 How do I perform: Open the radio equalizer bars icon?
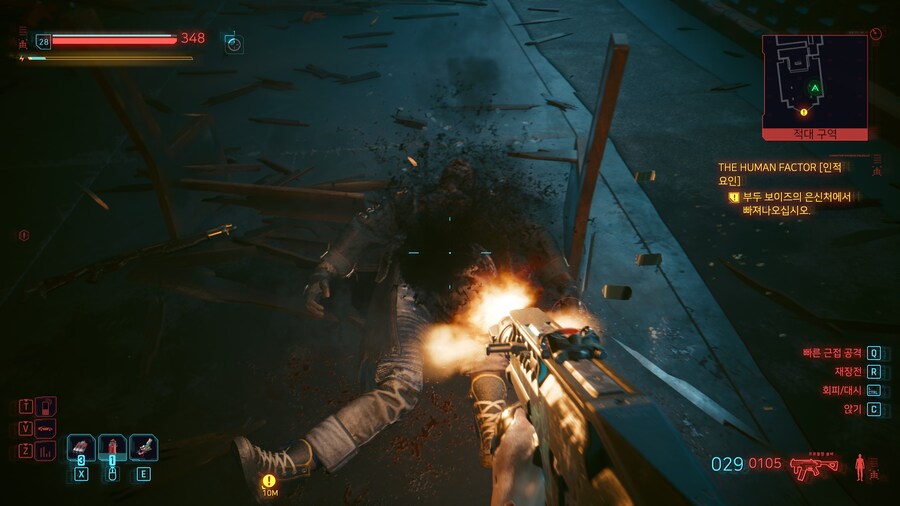click(x=46, y=451)
